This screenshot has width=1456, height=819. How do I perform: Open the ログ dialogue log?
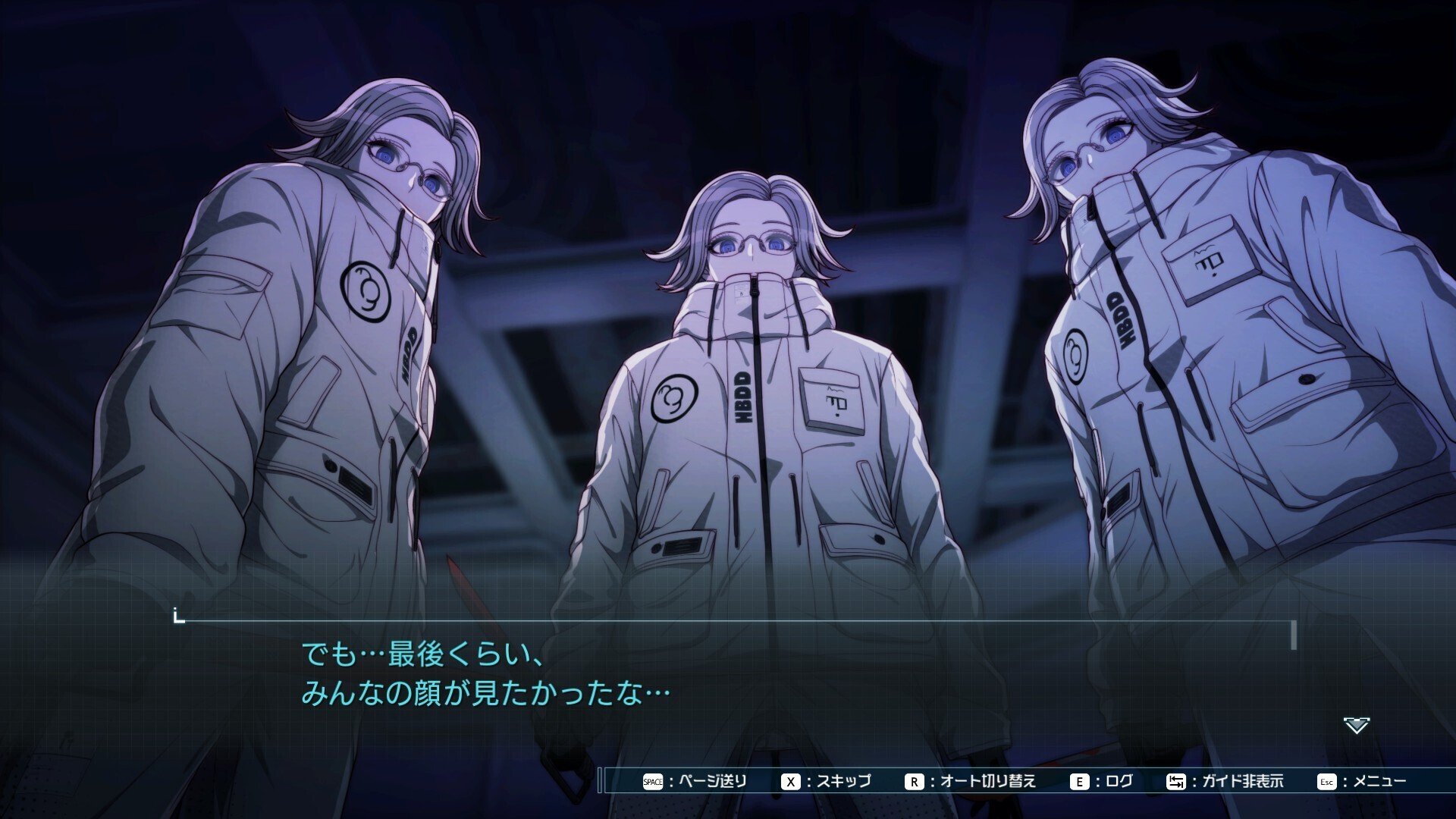point(1102,781)
